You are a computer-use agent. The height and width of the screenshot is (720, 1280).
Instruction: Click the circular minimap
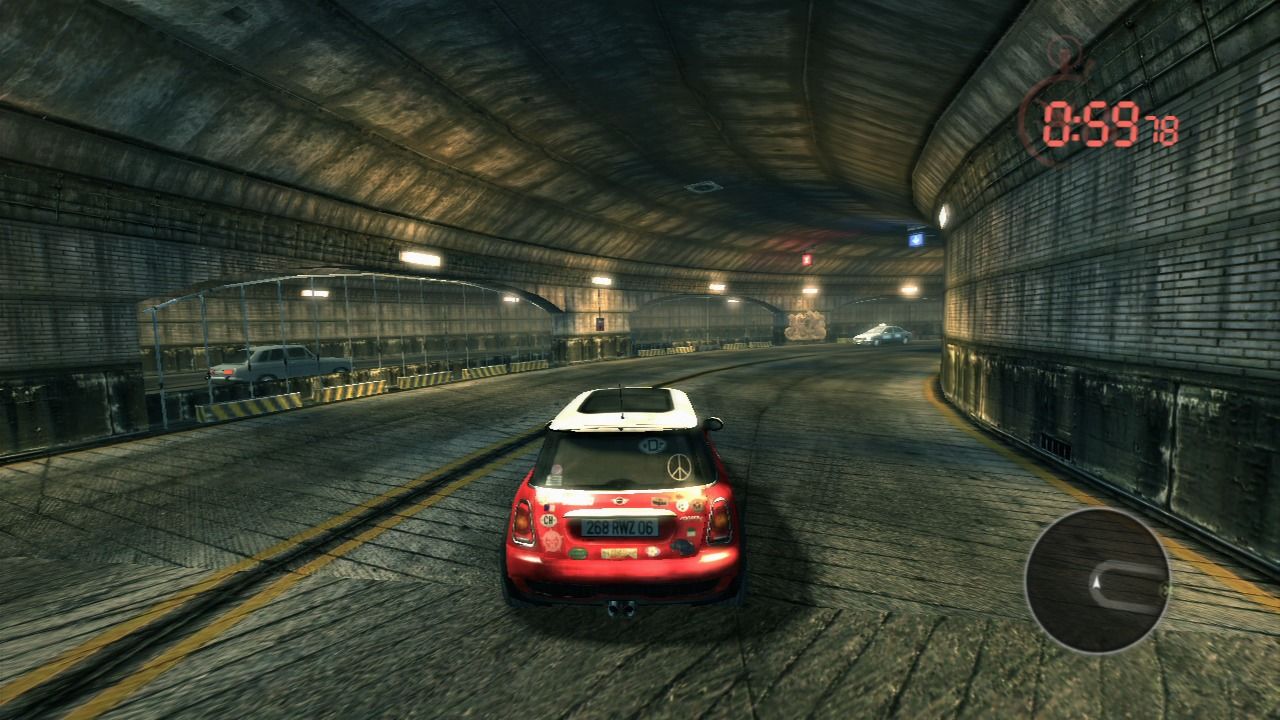pyautogui.click(x=1097, y=580)
